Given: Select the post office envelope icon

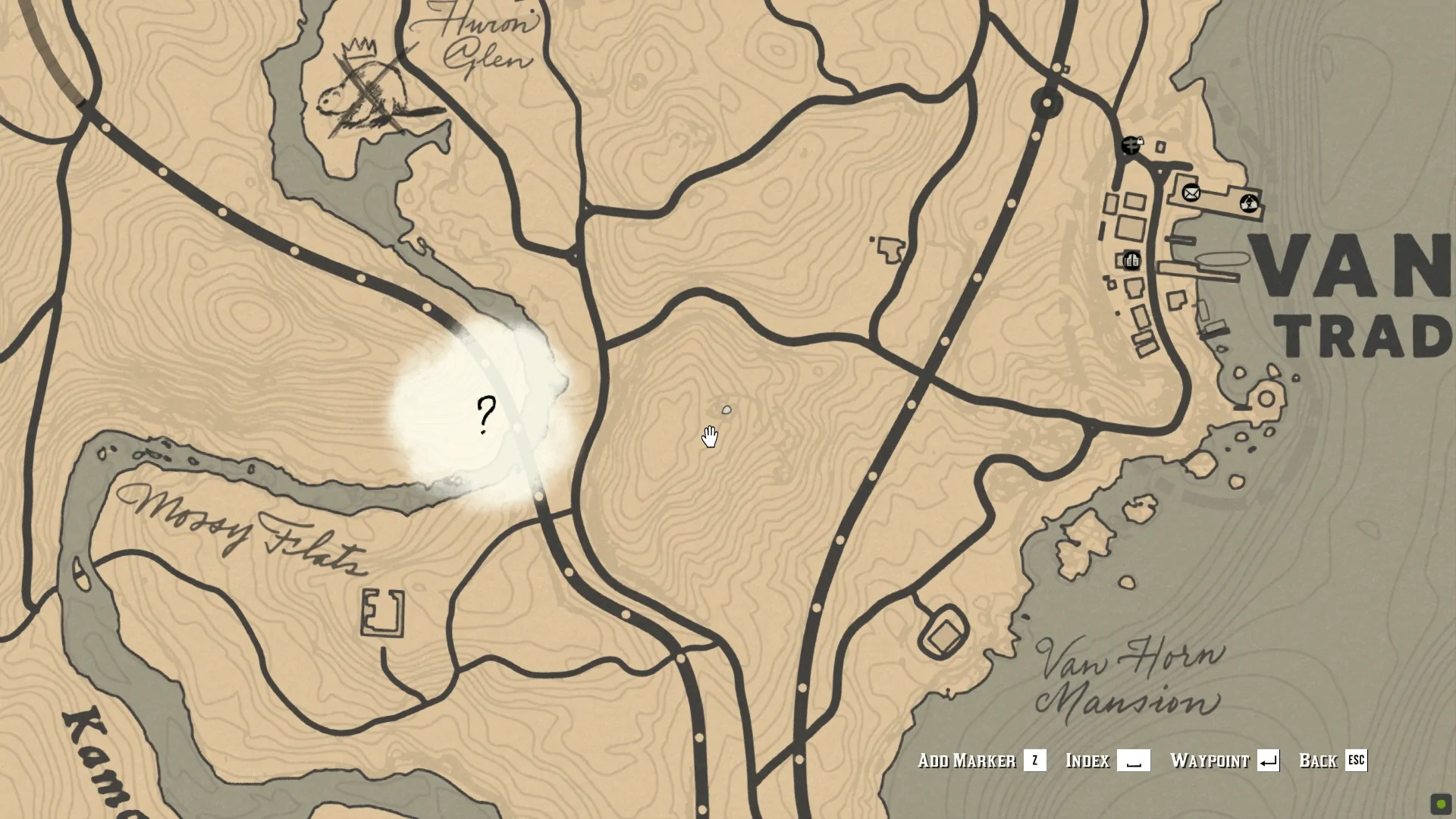Looking at the screenshot, I should [1191, 194].
